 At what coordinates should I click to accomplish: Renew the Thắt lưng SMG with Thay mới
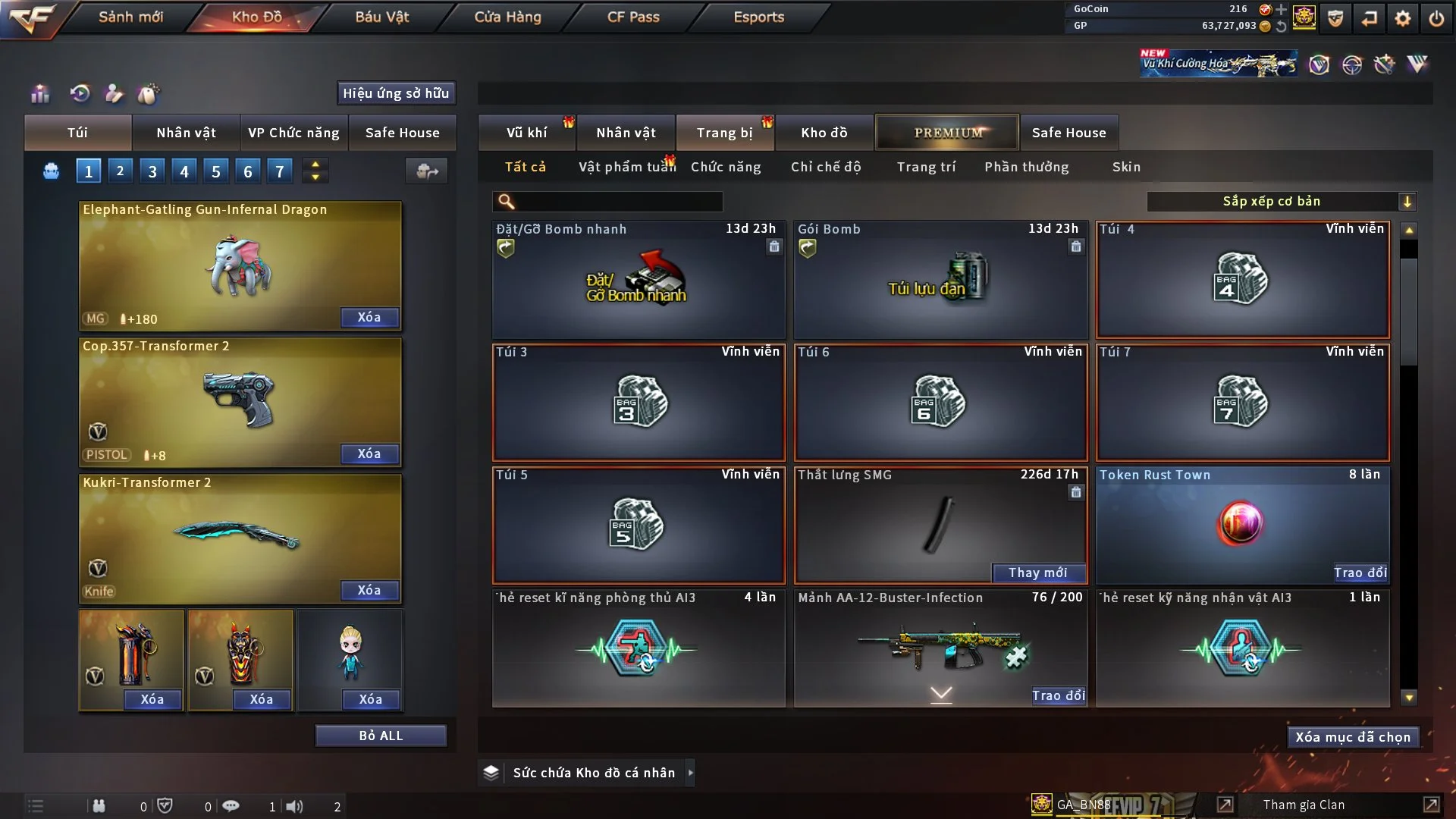[1037, 573]
